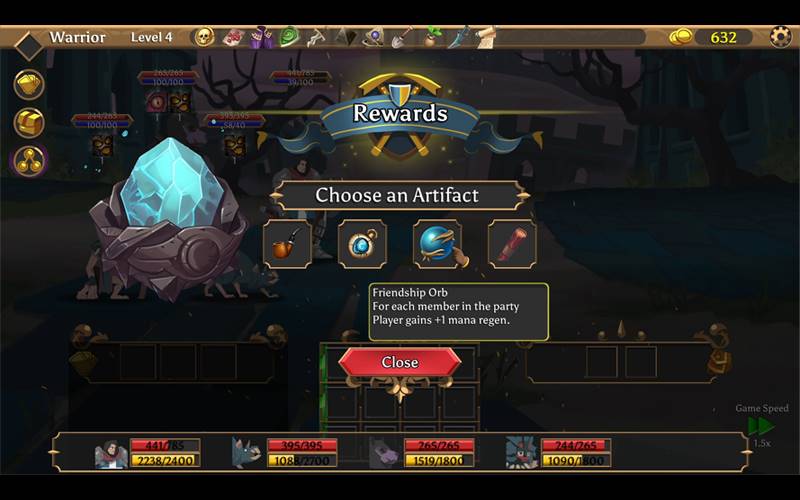Select the grey wolf party portrait
Screen dimensions: 800x500
pos(246,453)
